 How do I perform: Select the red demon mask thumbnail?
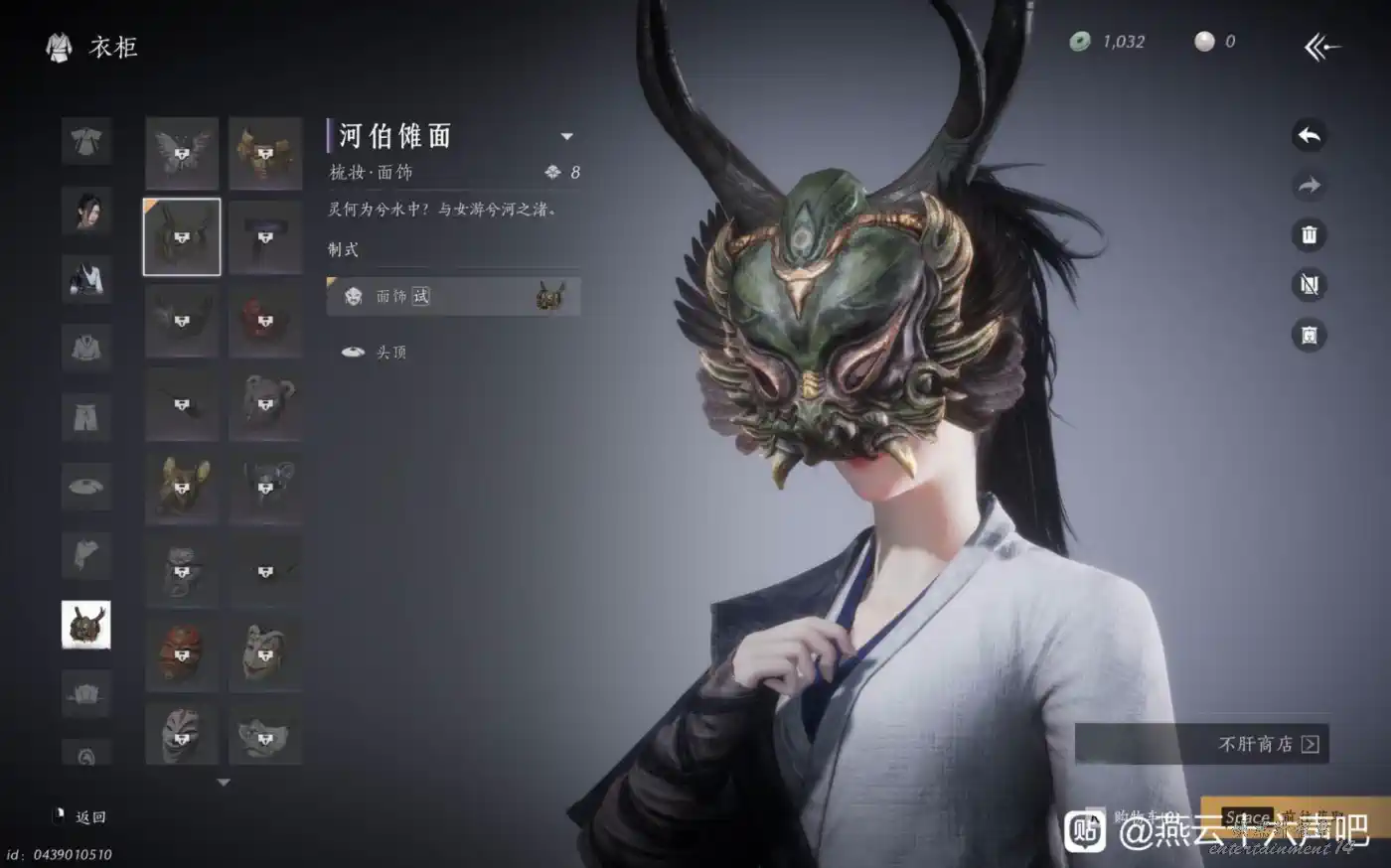pos(265,320)
